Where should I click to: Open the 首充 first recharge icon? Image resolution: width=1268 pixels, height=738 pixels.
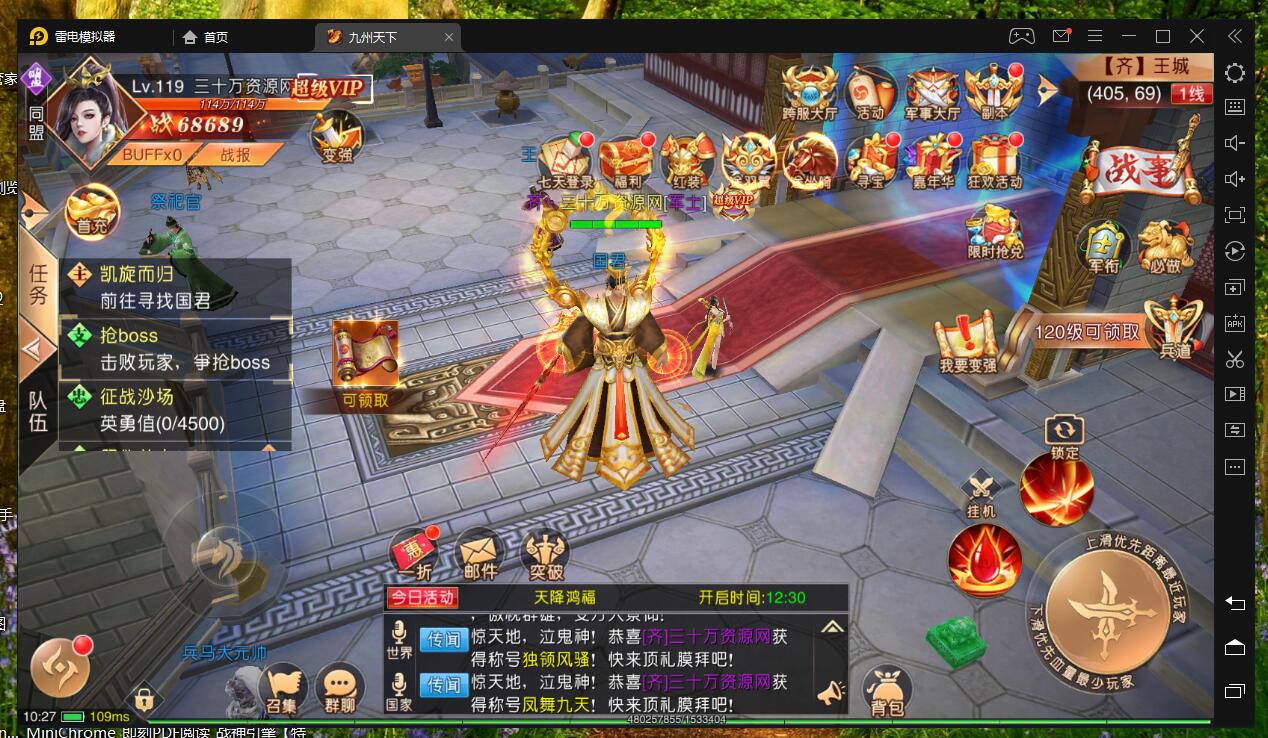click(x=92, y=212)
